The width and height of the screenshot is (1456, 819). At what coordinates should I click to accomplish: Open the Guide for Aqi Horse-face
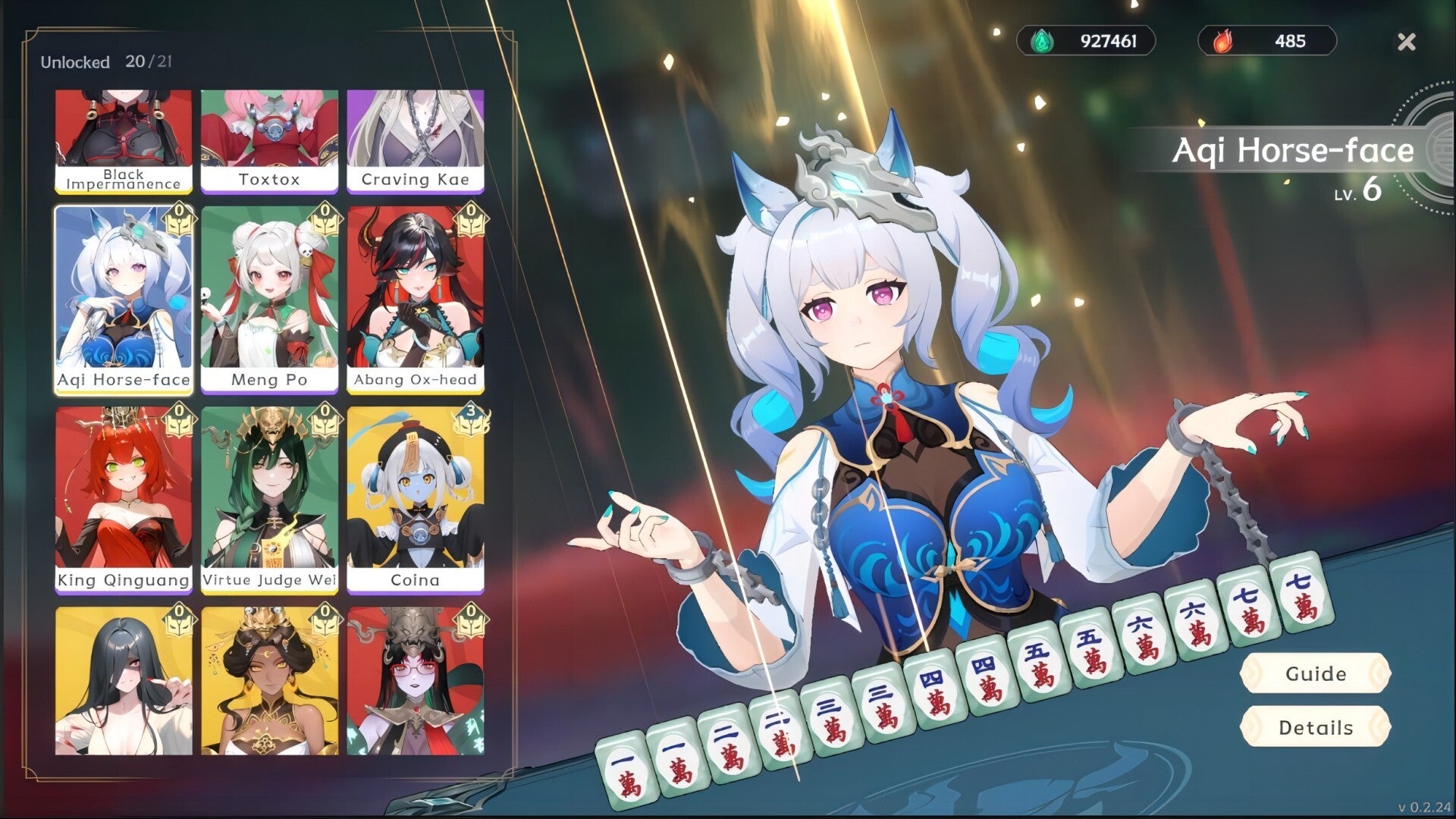pos(1316,673)
